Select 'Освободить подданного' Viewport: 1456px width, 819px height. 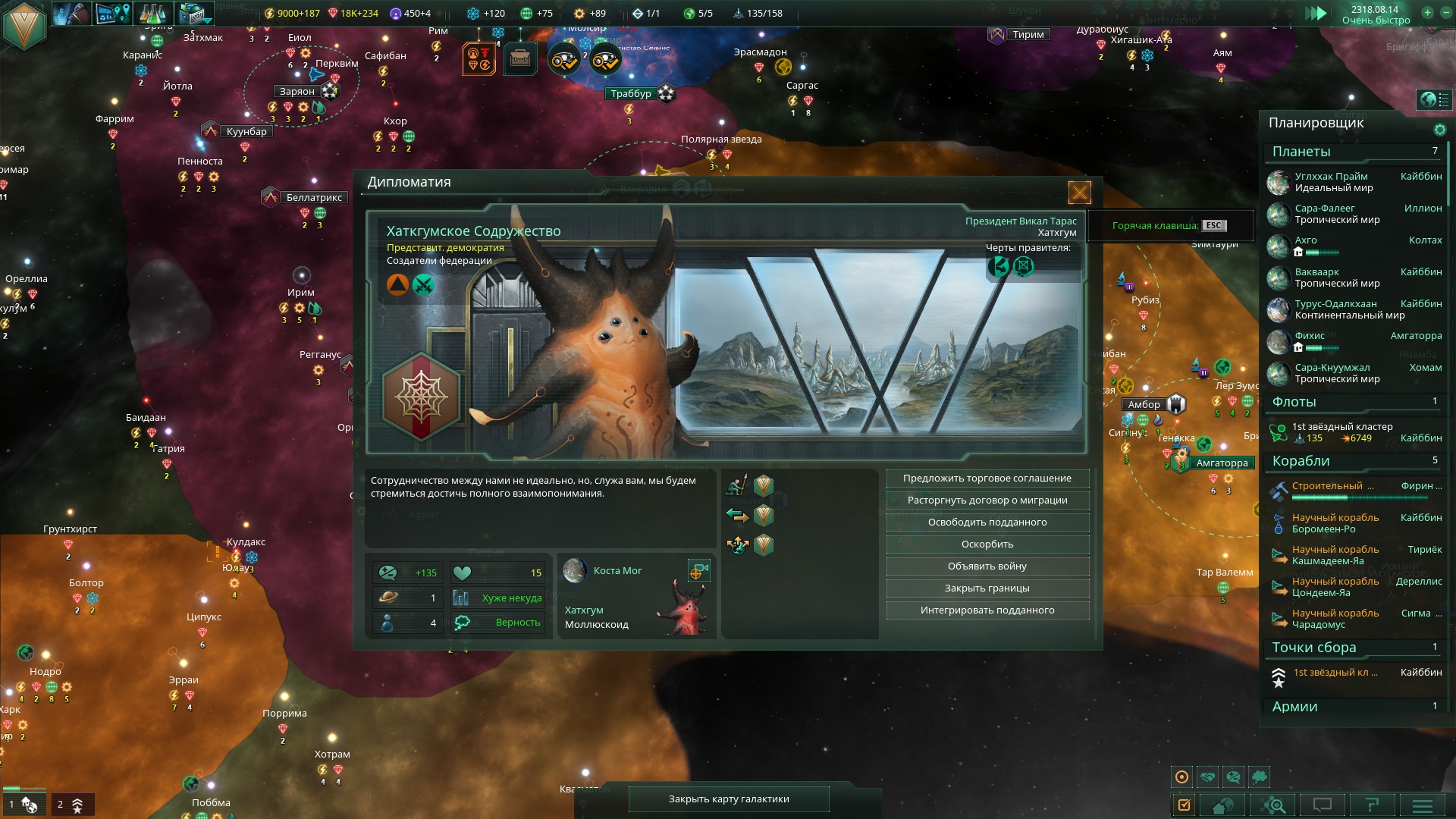pyautogui.click(x=987, y=522)
